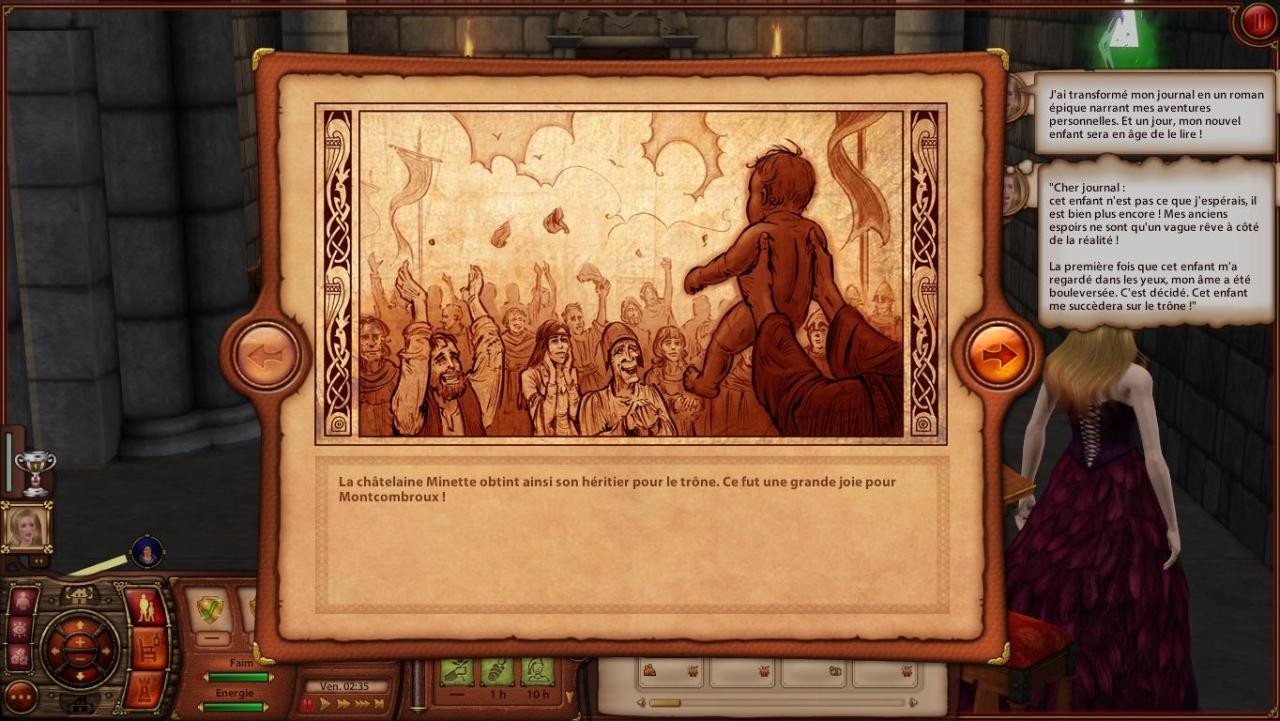
Task: Advance story with the orange right arrow
Action: [x=998, y=355]
